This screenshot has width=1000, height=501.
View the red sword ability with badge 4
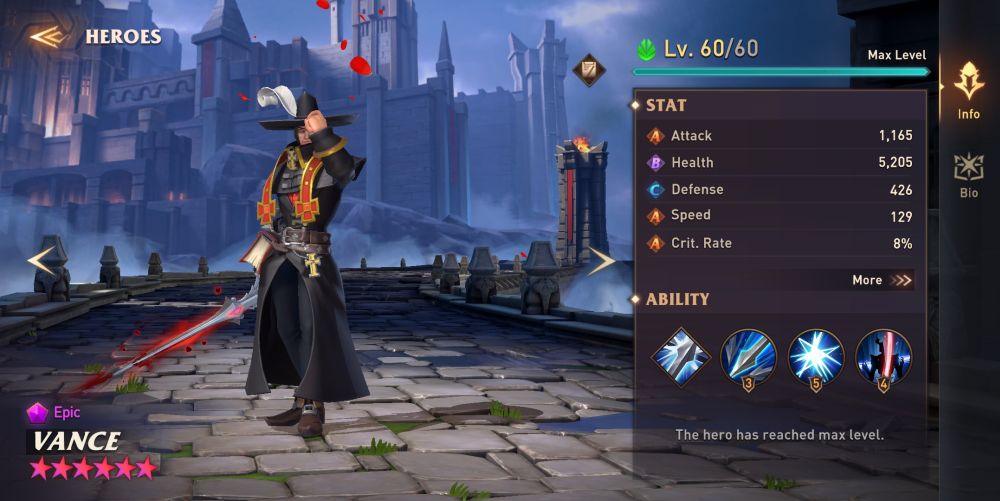[883, 357]
